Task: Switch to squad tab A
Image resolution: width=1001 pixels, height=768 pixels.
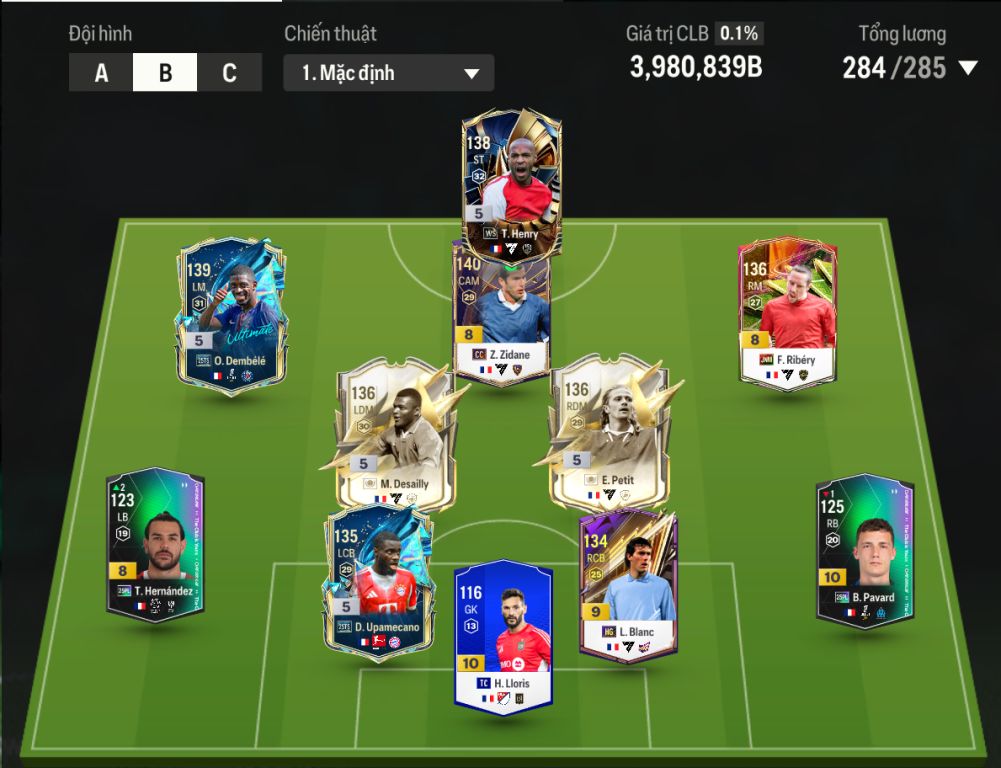Action: (x=101, y=73)
